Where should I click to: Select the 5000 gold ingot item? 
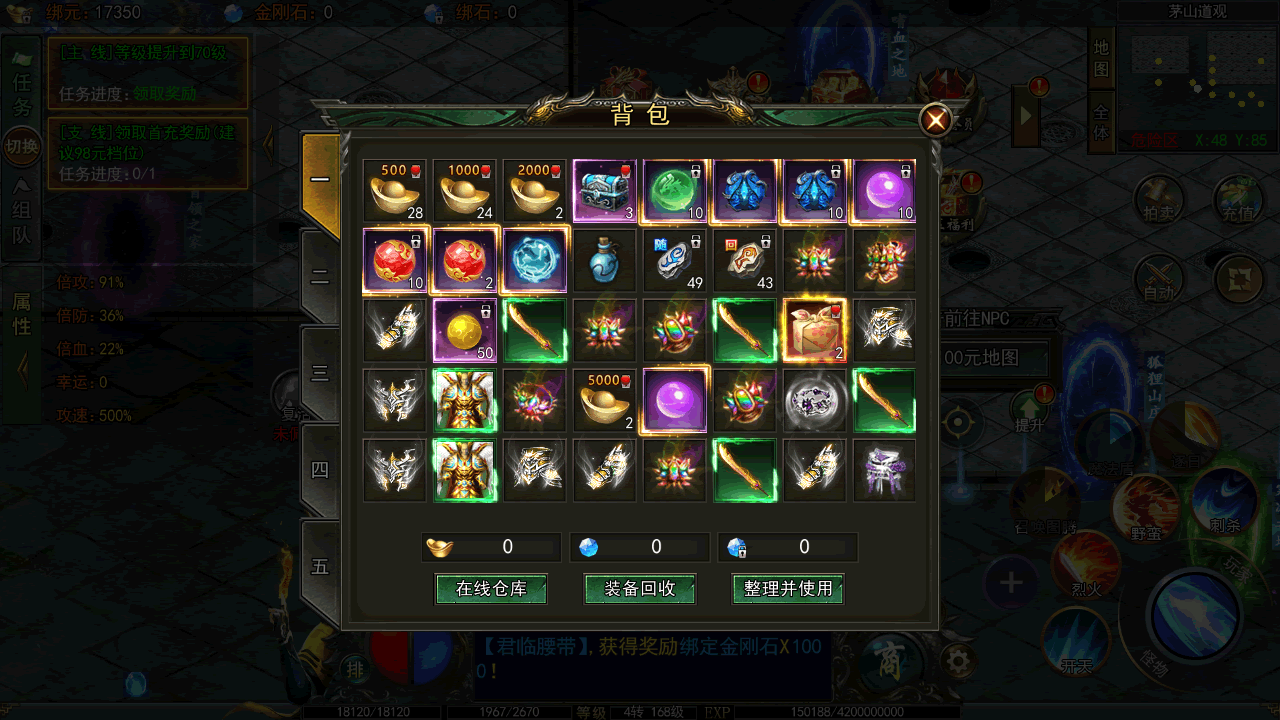coord(605,400)
